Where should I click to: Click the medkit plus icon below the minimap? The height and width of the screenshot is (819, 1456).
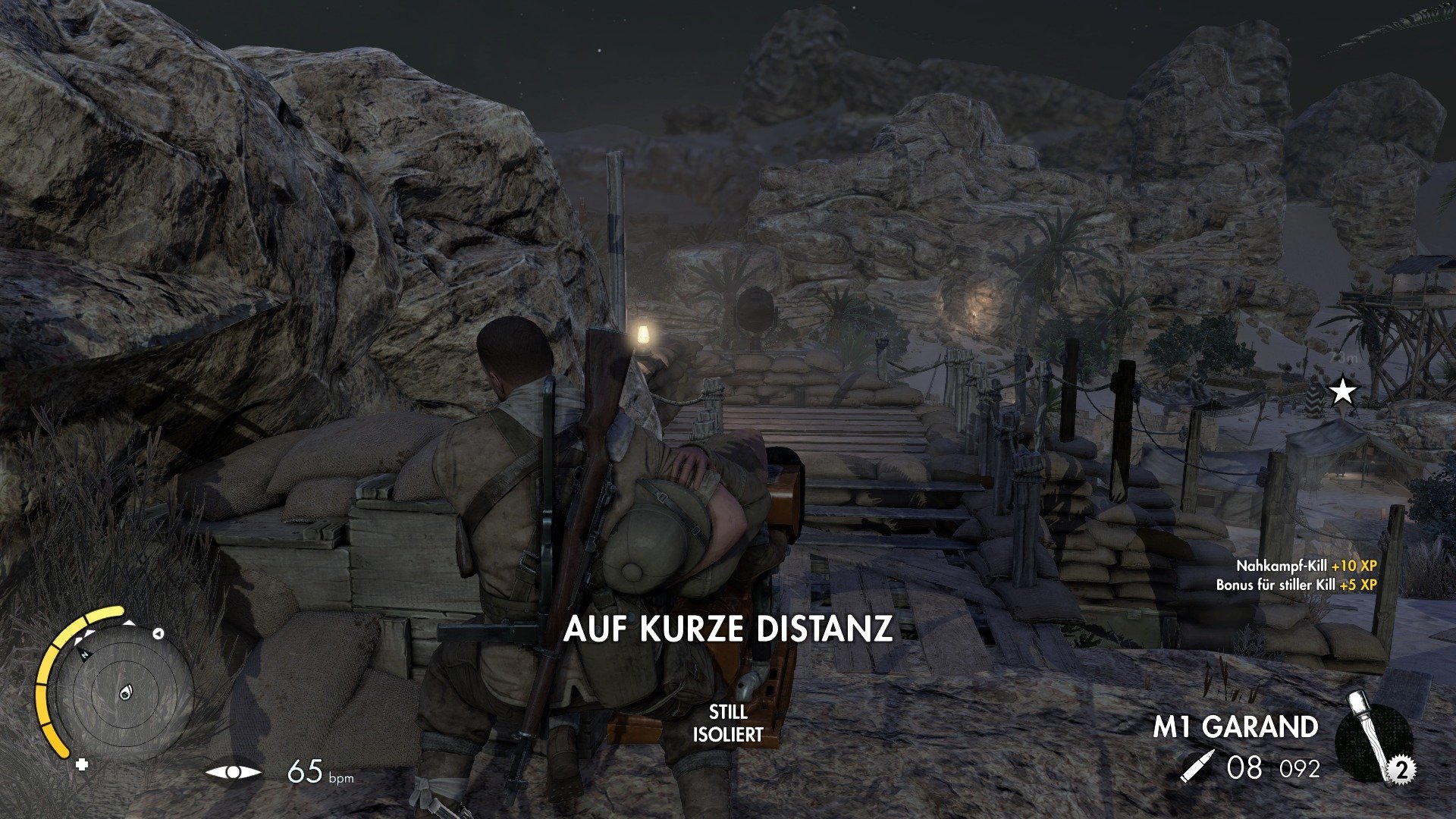81,764
